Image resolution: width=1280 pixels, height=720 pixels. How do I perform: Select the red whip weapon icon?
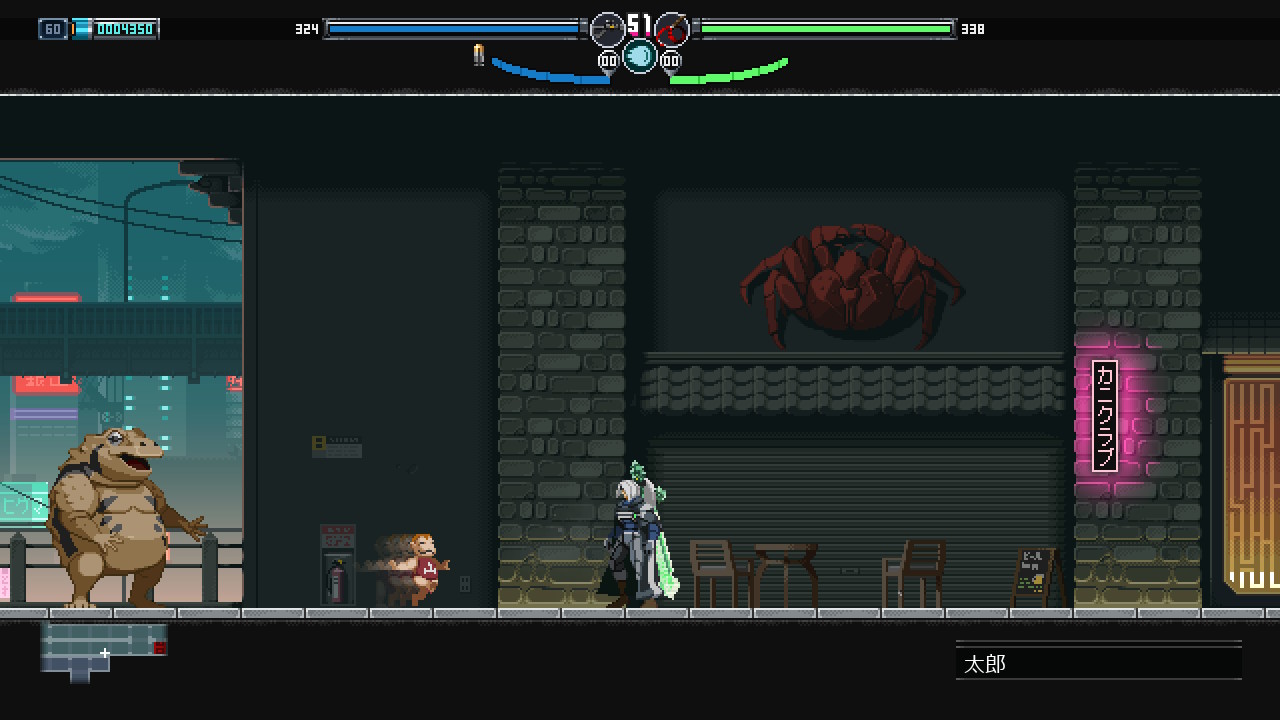(x=673, y=30)
